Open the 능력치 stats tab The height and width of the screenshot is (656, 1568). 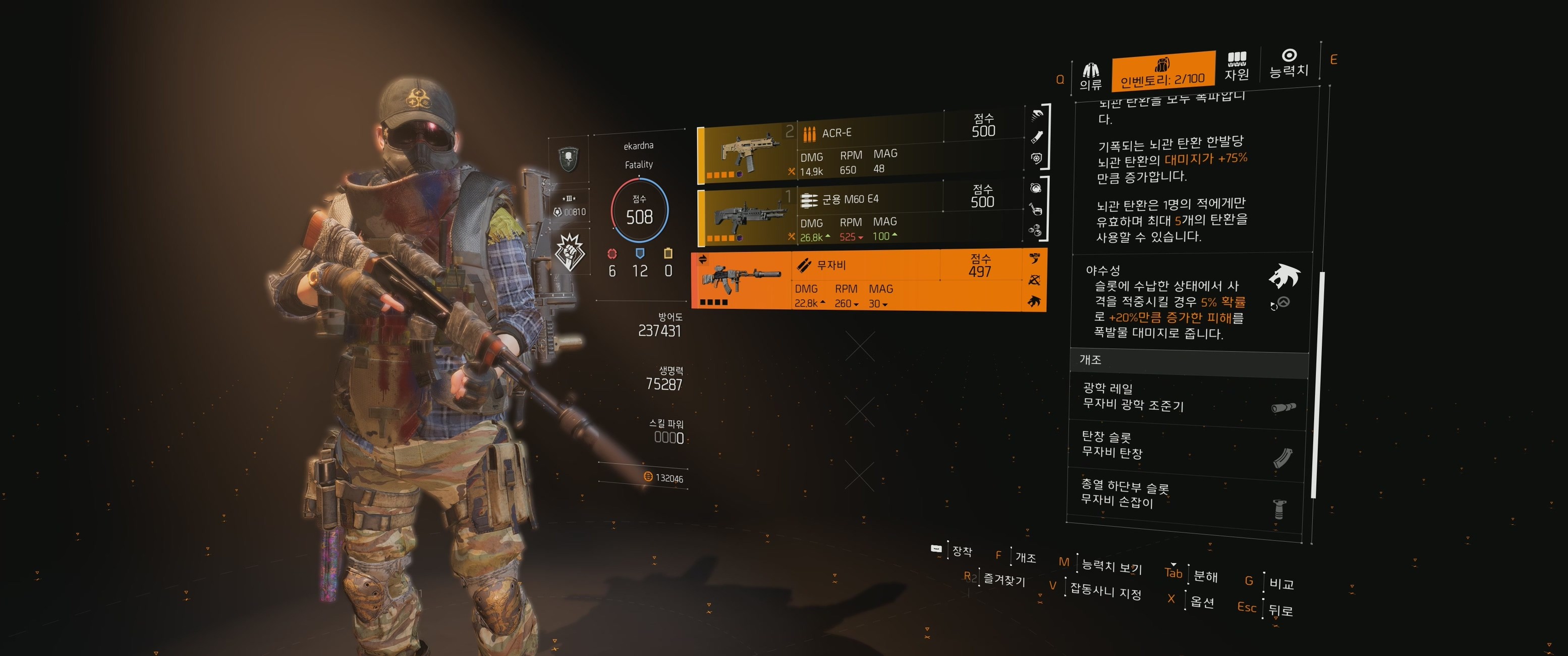pos(1289,64)
